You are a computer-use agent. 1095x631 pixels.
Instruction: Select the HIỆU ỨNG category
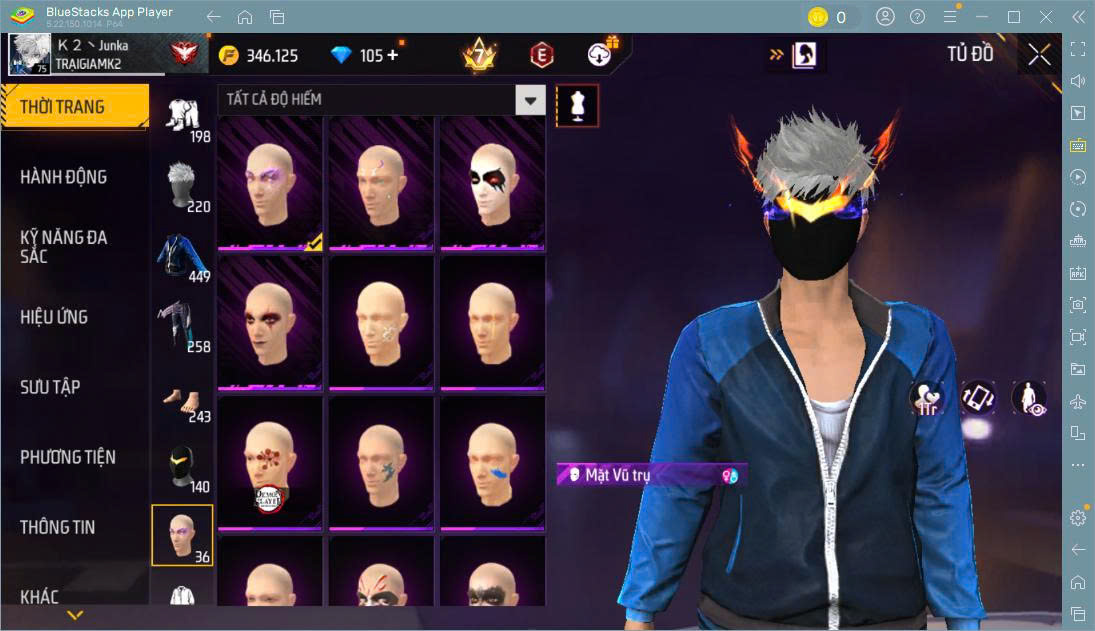pyautogui.click(x=55, y=317)
